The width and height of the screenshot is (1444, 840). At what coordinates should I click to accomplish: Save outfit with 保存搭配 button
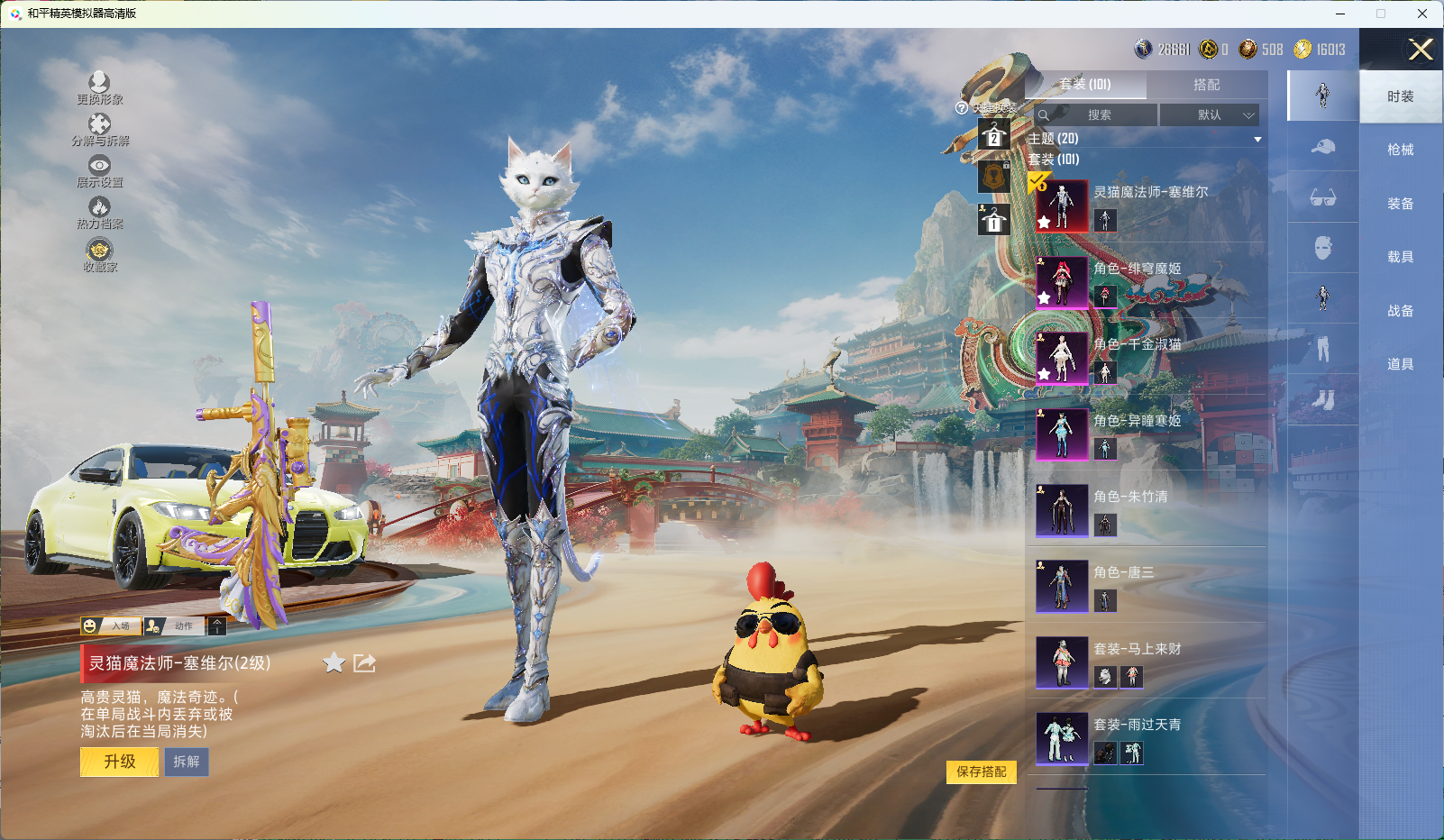tap(981, 772)
